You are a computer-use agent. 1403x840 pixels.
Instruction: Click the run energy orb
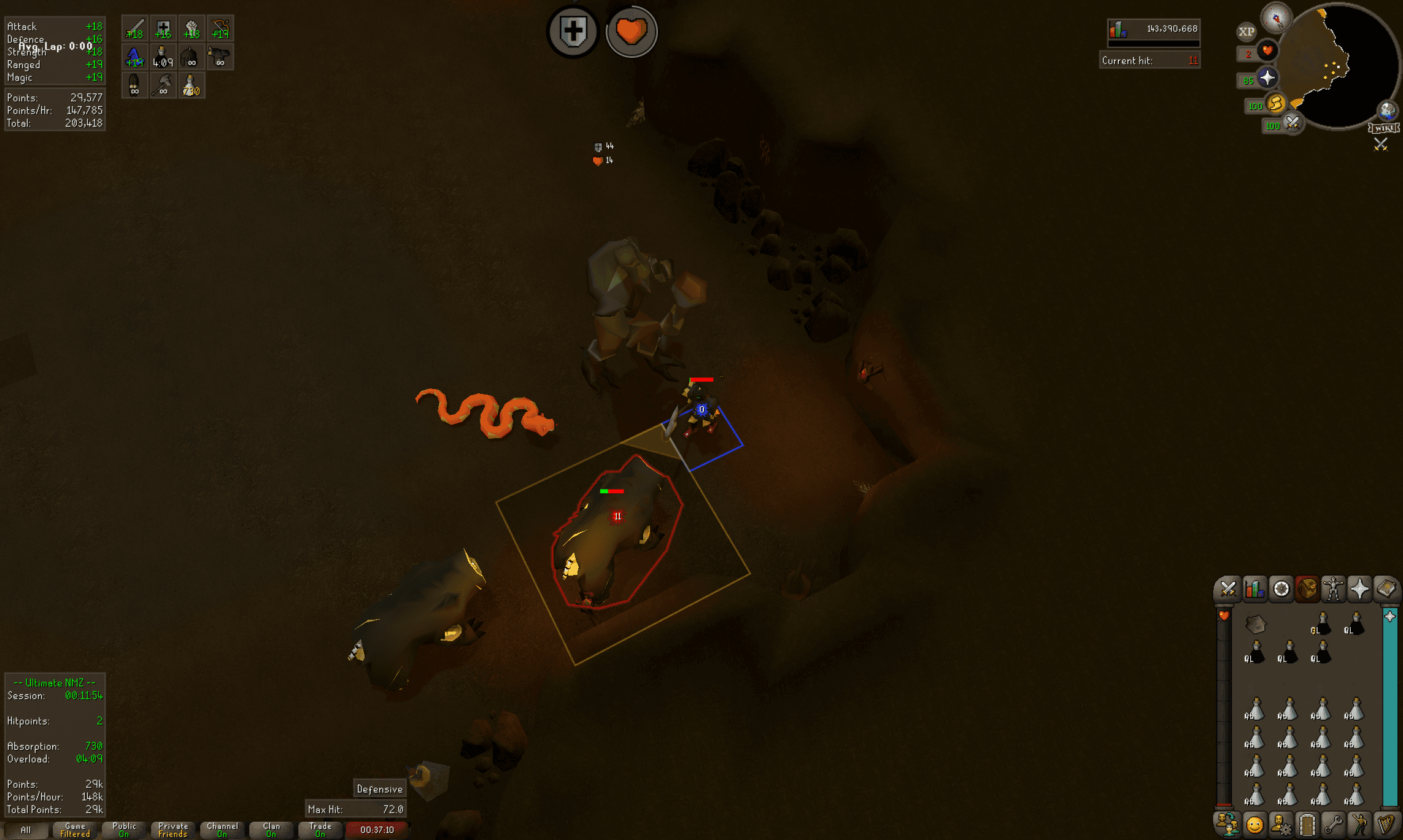(1277, 104)
